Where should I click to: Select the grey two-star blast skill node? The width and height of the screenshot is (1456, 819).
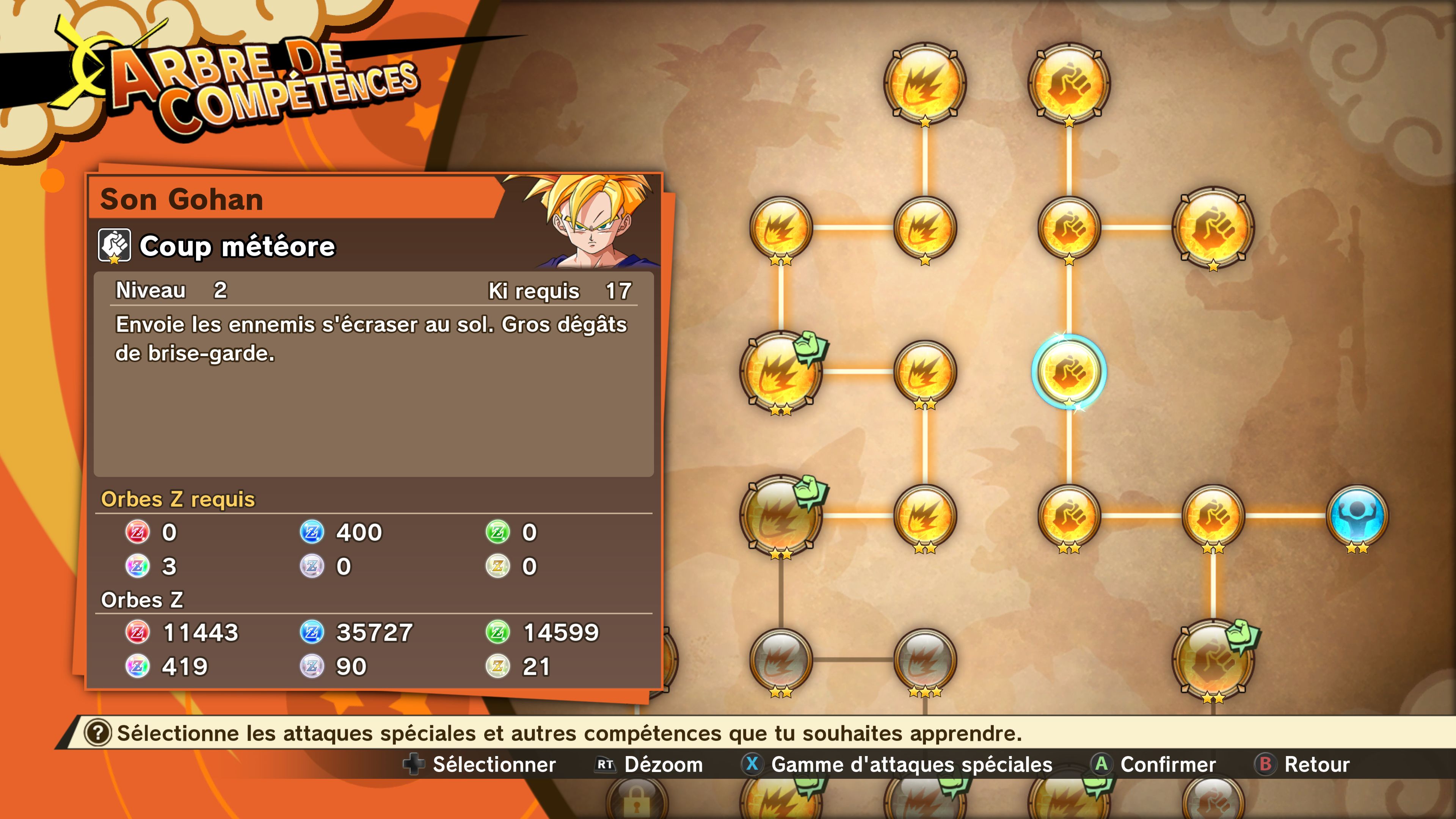pyautogui.click(x=781, y=660)
